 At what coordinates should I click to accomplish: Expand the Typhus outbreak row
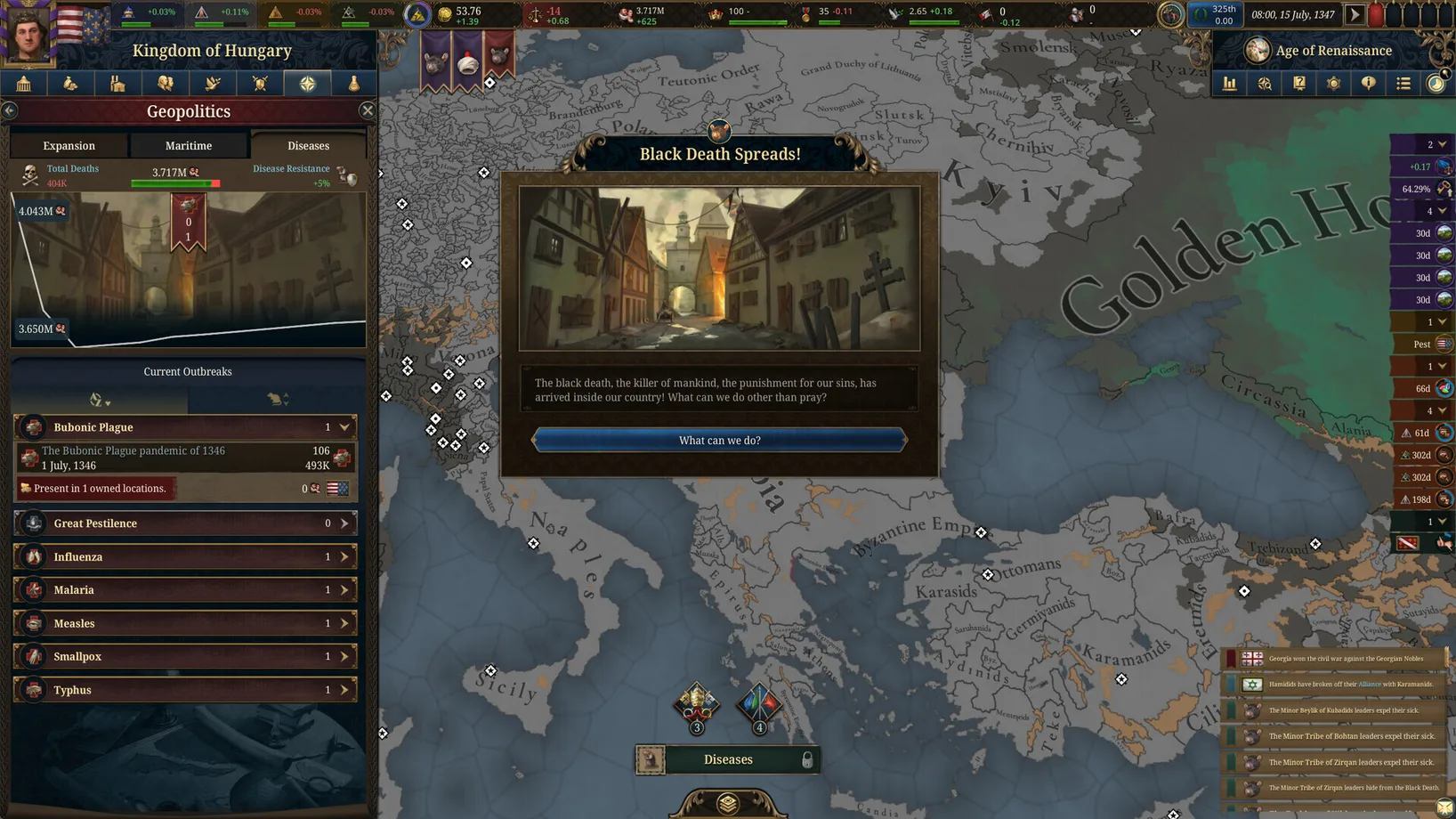344,690
